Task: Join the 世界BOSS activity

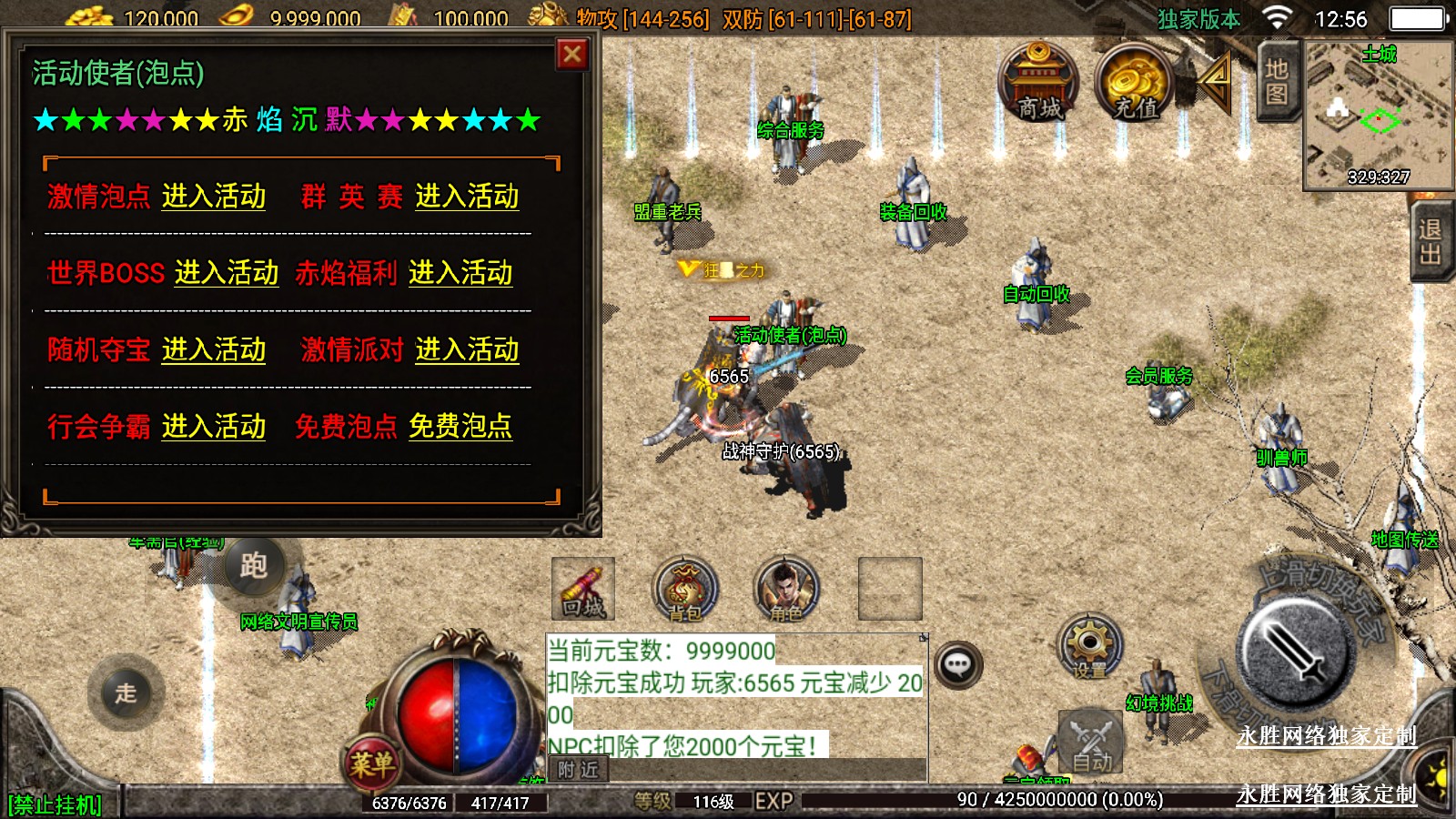Action: pyautogui.click(x=227, y=273)
